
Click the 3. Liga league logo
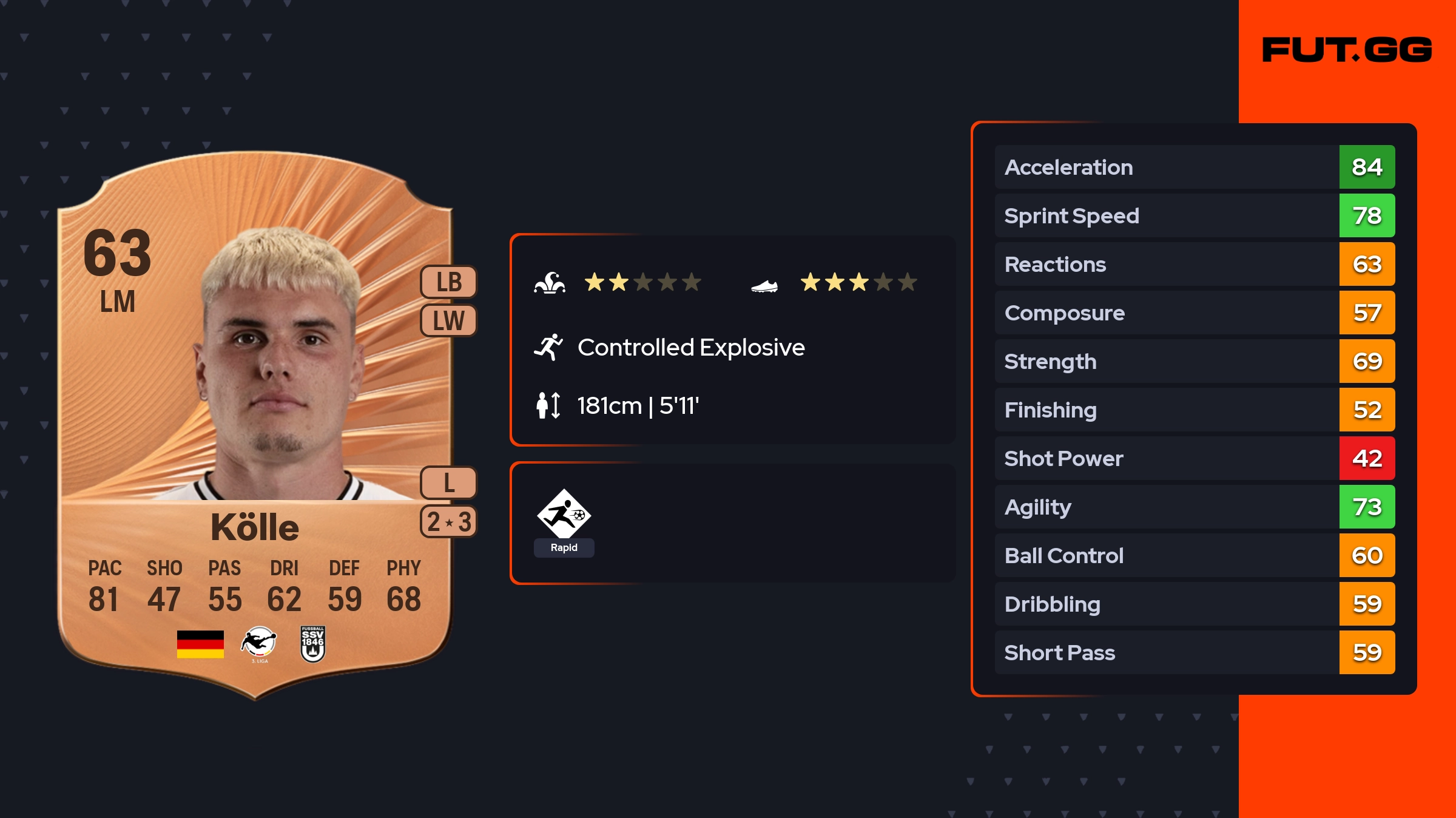pyautogui.click(x=259, y=644)
